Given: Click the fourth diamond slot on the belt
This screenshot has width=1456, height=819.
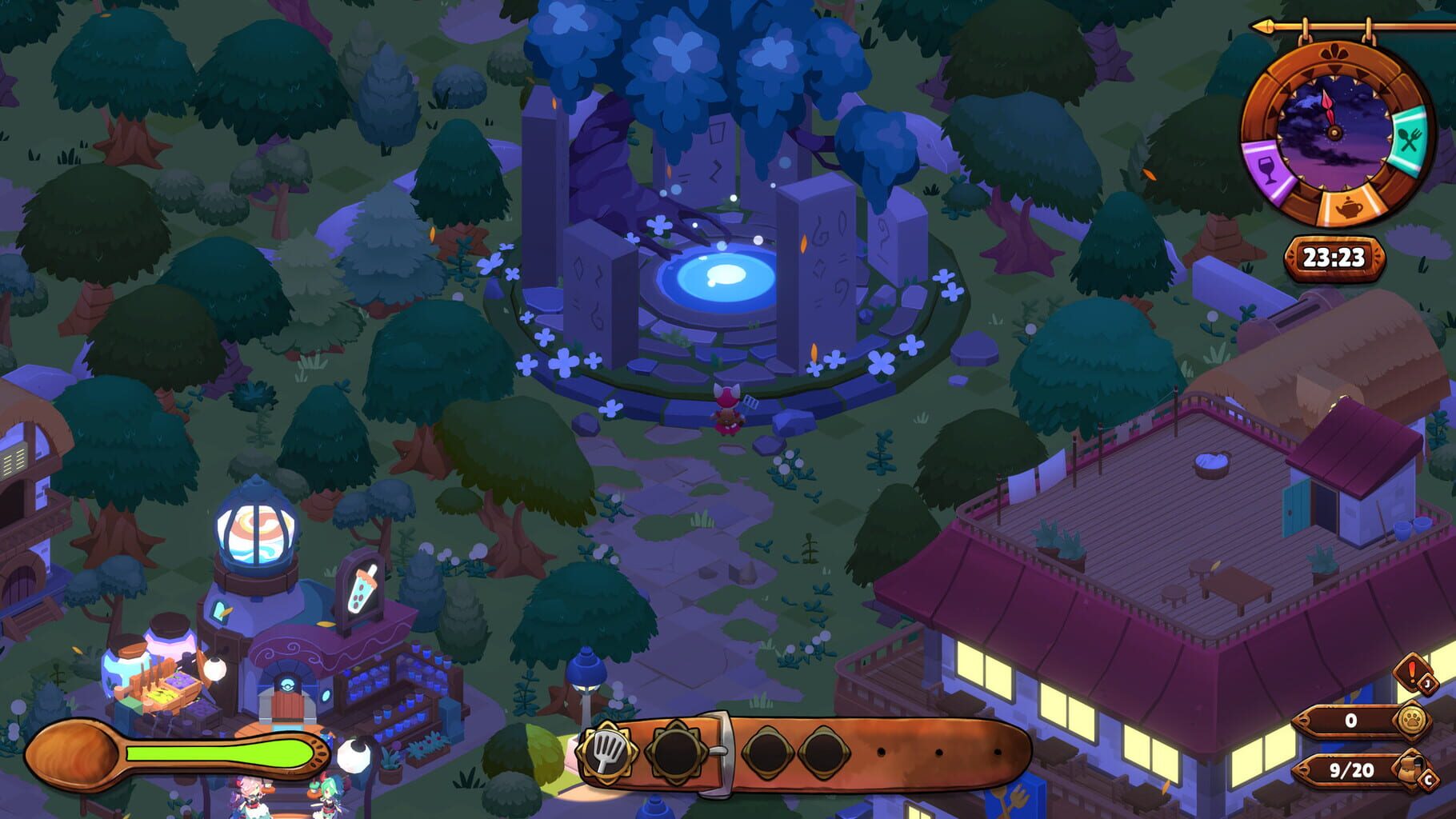Looking at the screenshot, I should pyautogui.click(x=824, y=752).
